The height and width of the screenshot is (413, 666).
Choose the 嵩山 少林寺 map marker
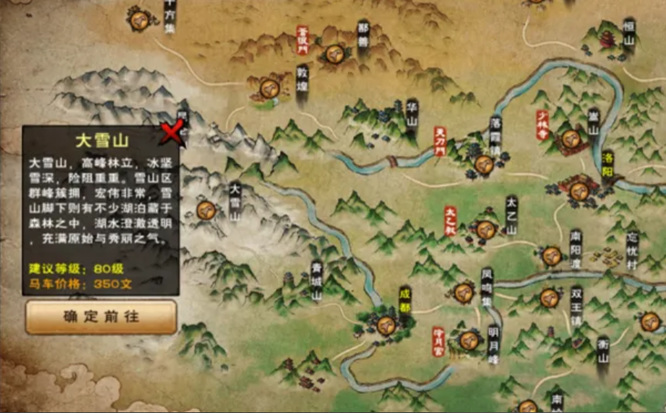click(x=571, y=139)
